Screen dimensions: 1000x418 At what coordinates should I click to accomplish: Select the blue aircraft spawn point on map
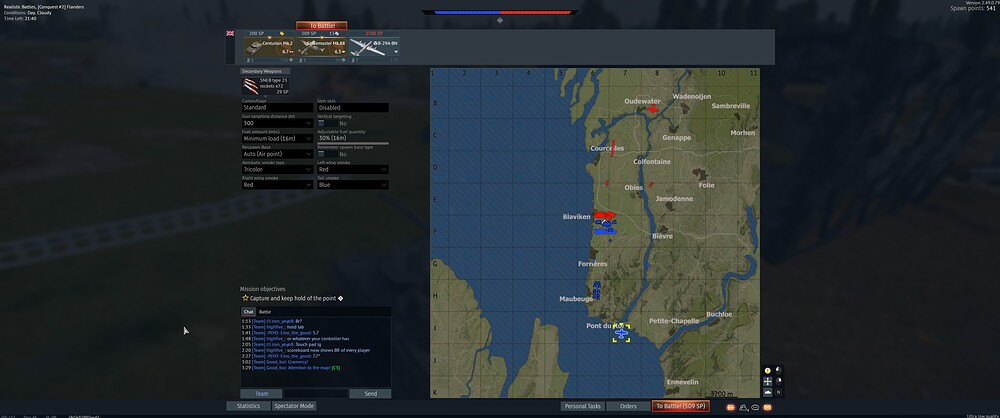pyautogui.click(x=621, y=332)
